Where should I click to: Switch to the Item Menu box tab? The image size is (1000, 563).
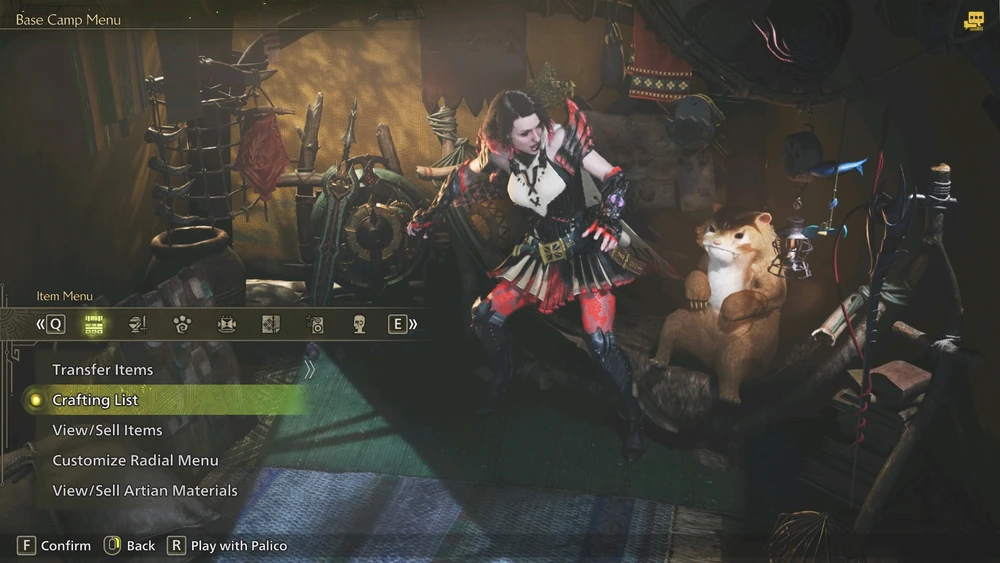coord(94,324)
